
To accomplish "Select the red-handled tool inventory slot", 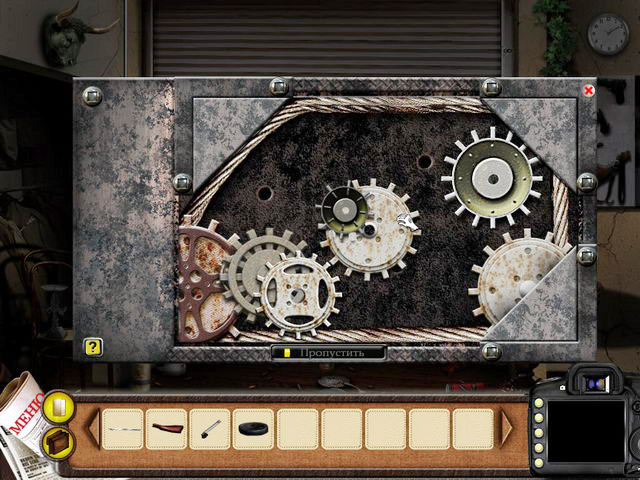I will 166,429.
